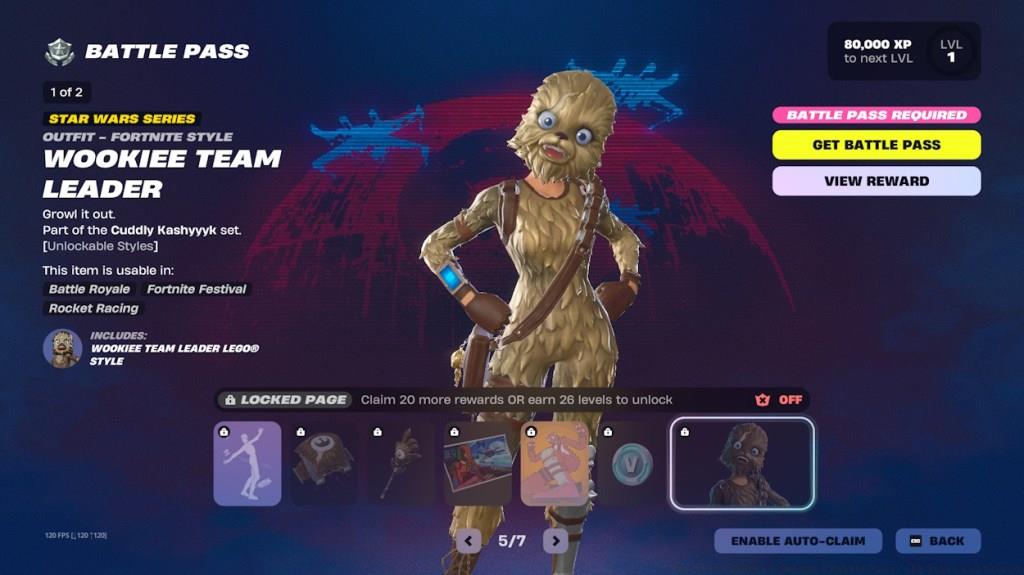Choose the locked V-Bucks reward
This screenshot has width=1024, height=575.
click(628, 463)
